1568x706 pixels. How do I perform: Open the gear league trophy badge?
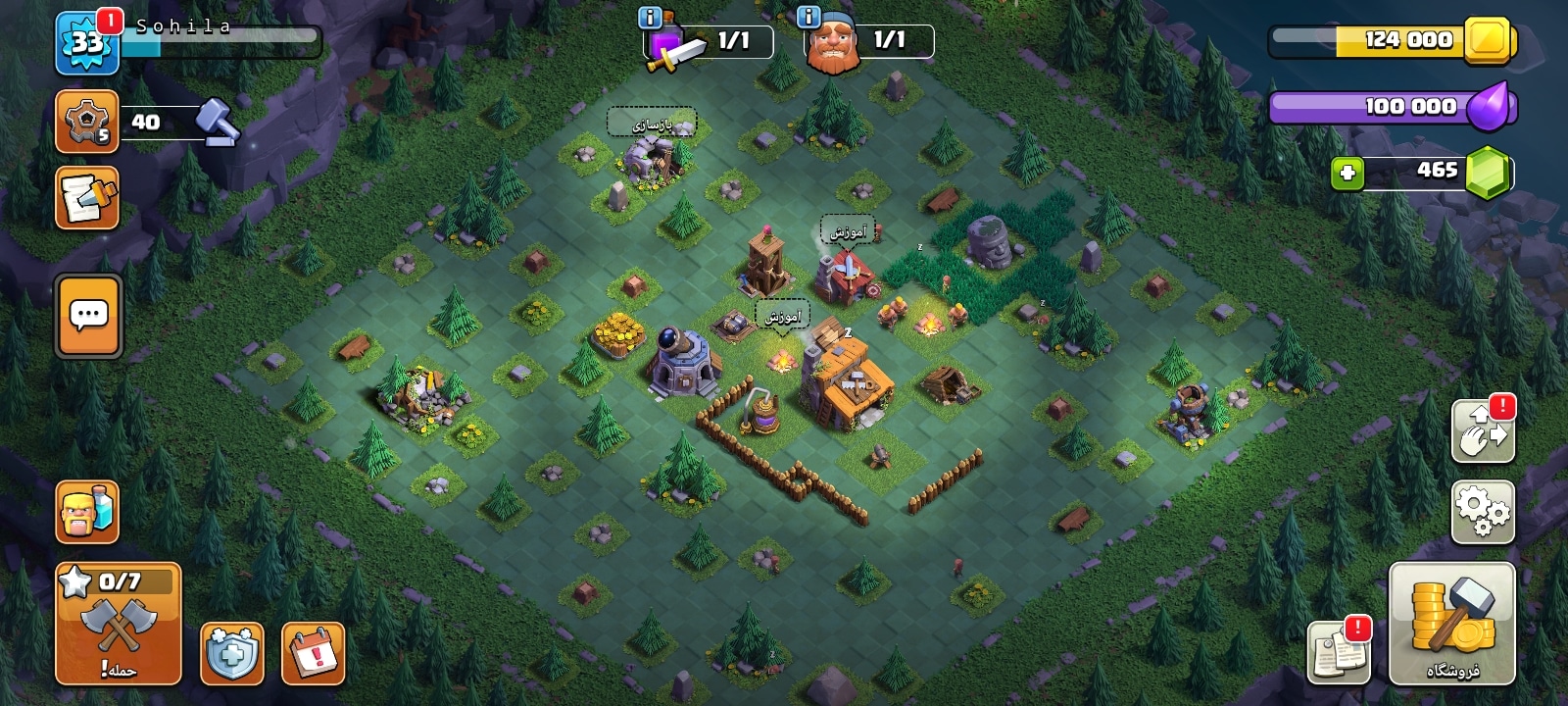(86, 122)
